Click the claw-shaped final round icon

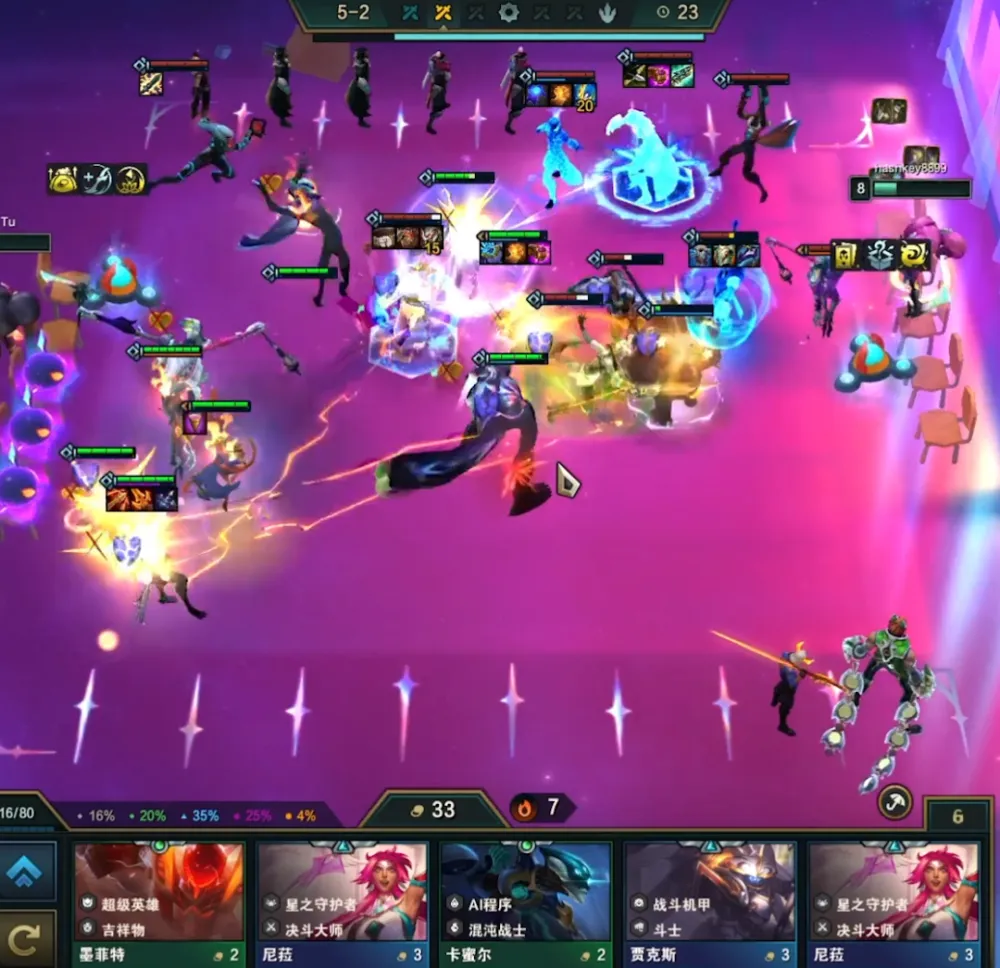[x=608, y=13]
